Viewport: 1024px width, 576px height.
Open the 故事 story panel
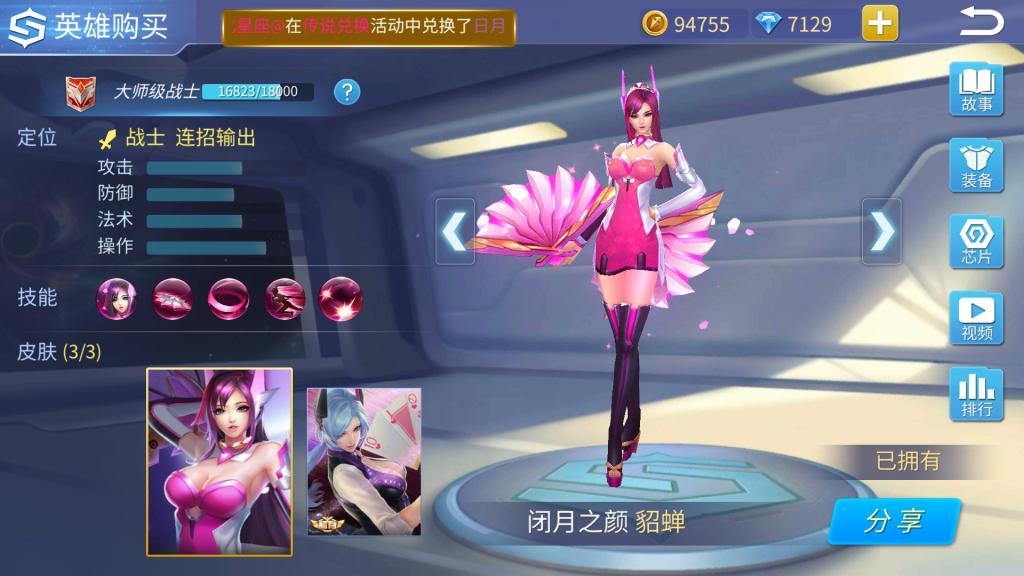[x=976, y=89]
